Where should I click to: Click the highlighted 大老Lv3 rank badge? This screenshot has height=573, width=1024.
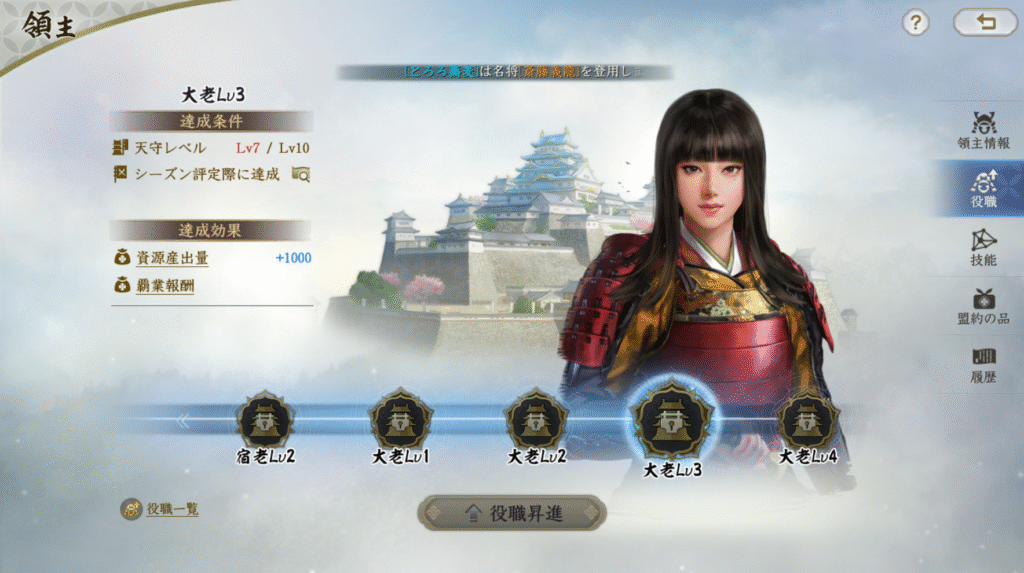671,421
